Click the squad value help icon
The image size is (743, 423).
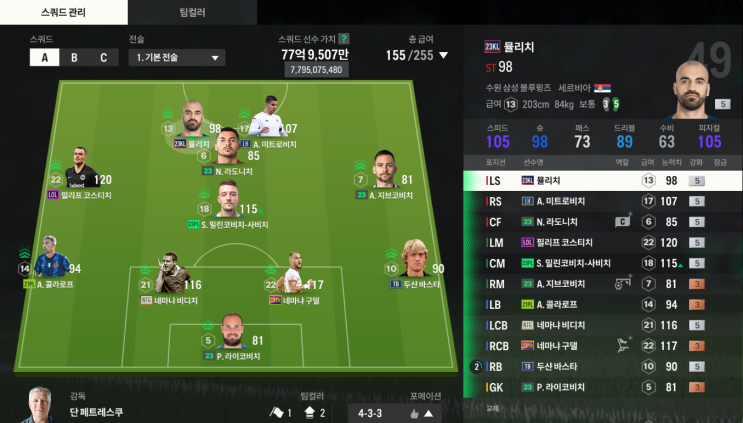click(344, 39)
